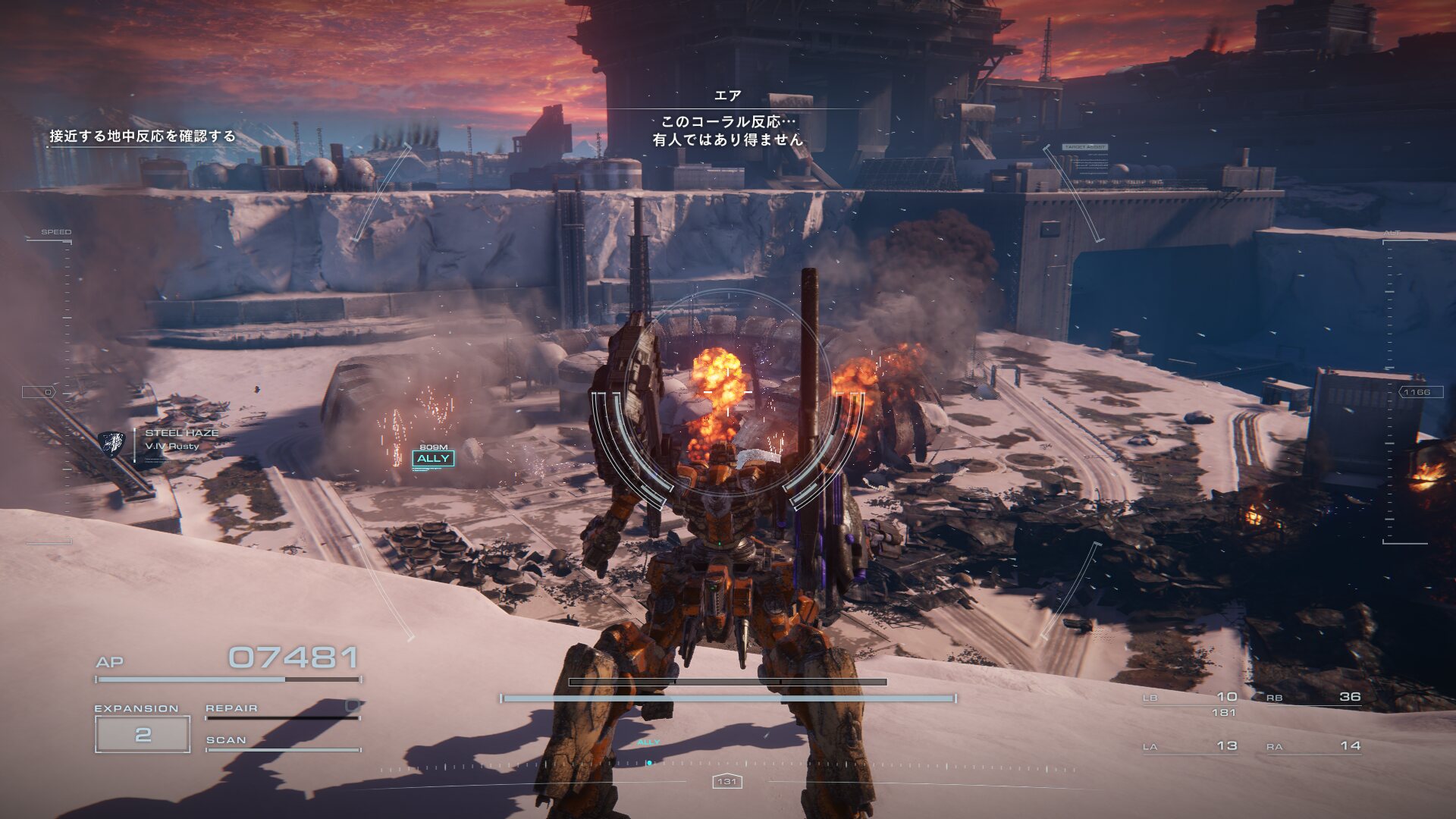This screenshot has height=819, width=1456.
Task: Click the ALLY target marker
Action: [x=433, y=458]
